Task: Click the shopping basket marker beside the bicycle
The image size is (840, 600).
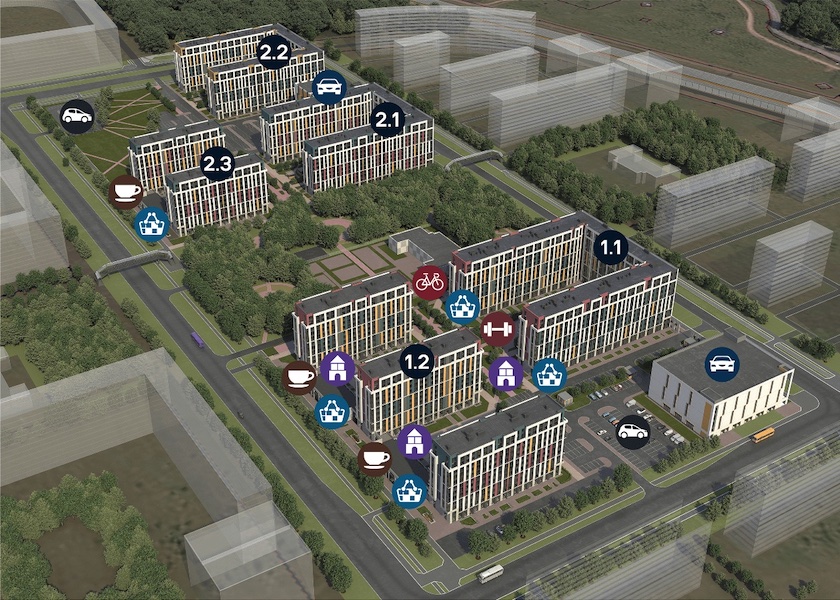Action: click(x=462, y=306)
